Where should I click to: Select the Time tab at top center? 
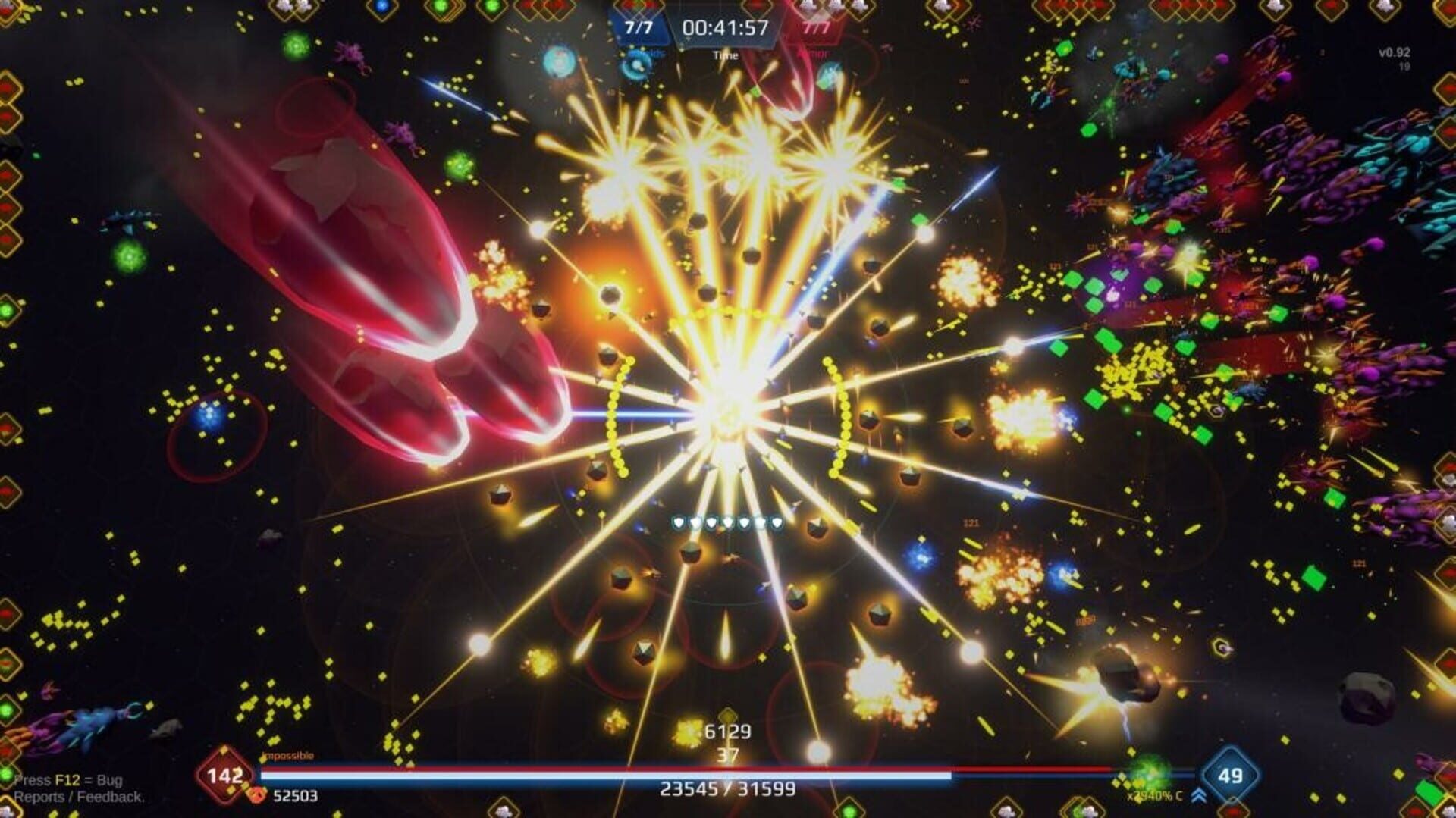pyautogui.click(x=725, y=55)
